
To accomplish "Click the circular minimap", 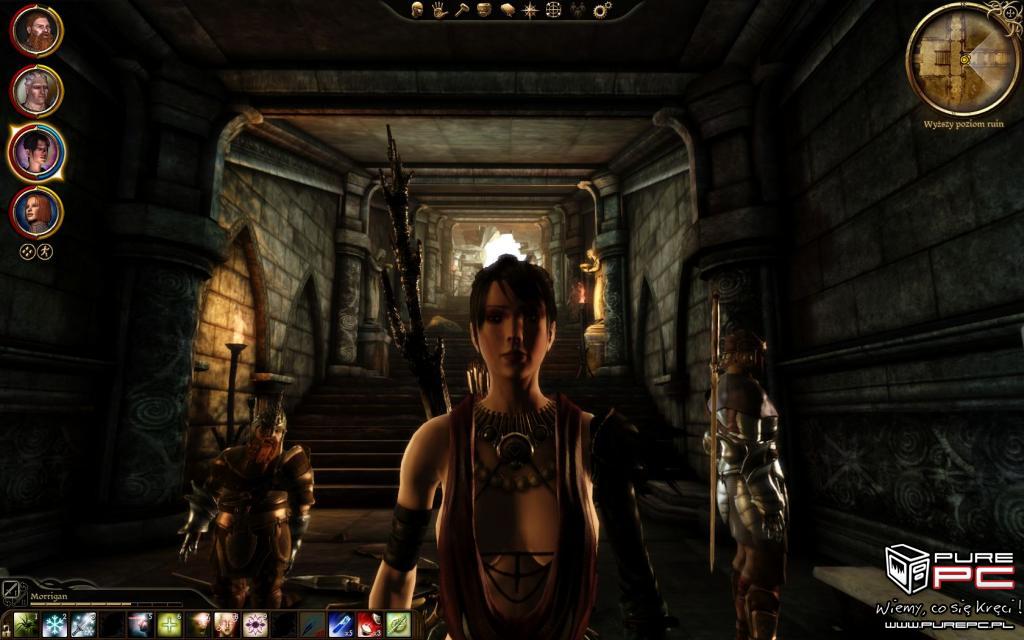I will click(x=963, y=59).
